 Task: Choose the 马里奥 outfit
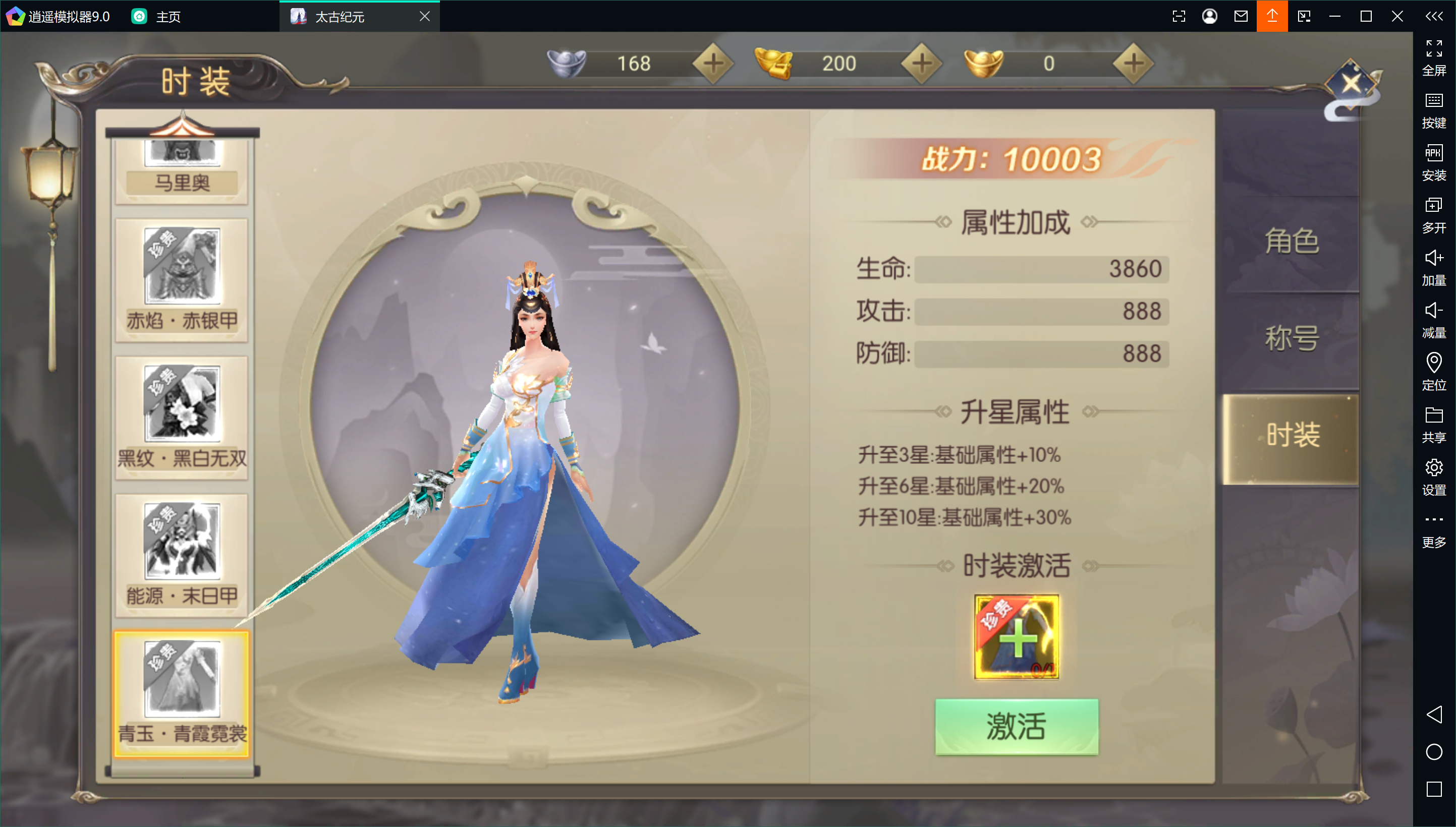(182, 170)
